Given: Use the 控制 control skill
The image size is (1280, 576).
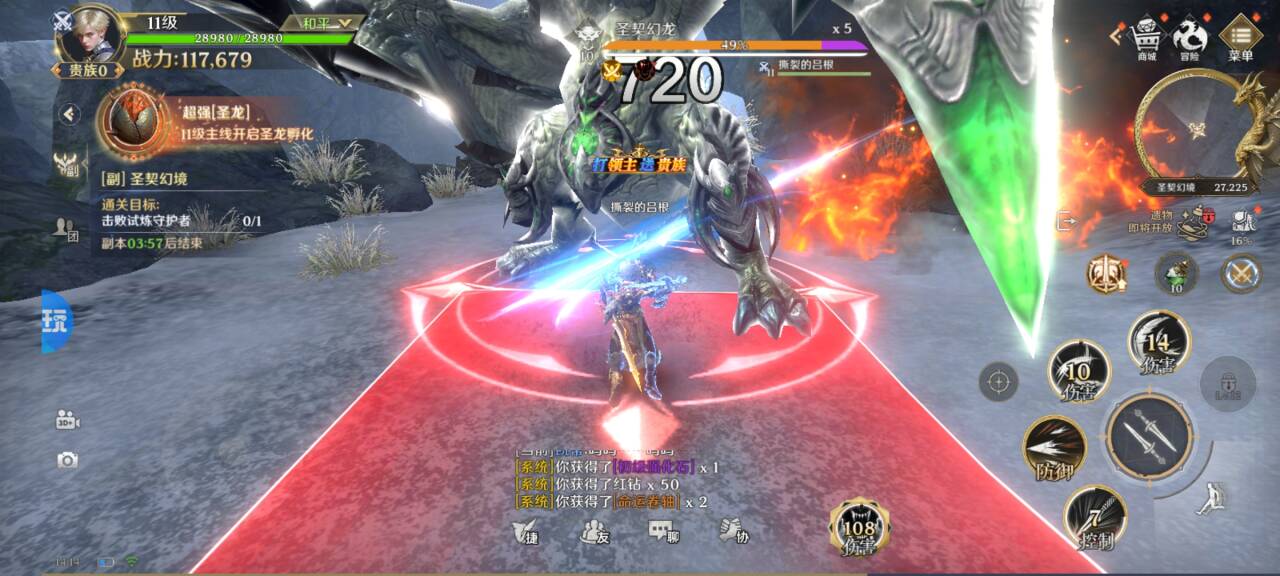Looking at the screenshot, I should click(x=1095, y=518).
